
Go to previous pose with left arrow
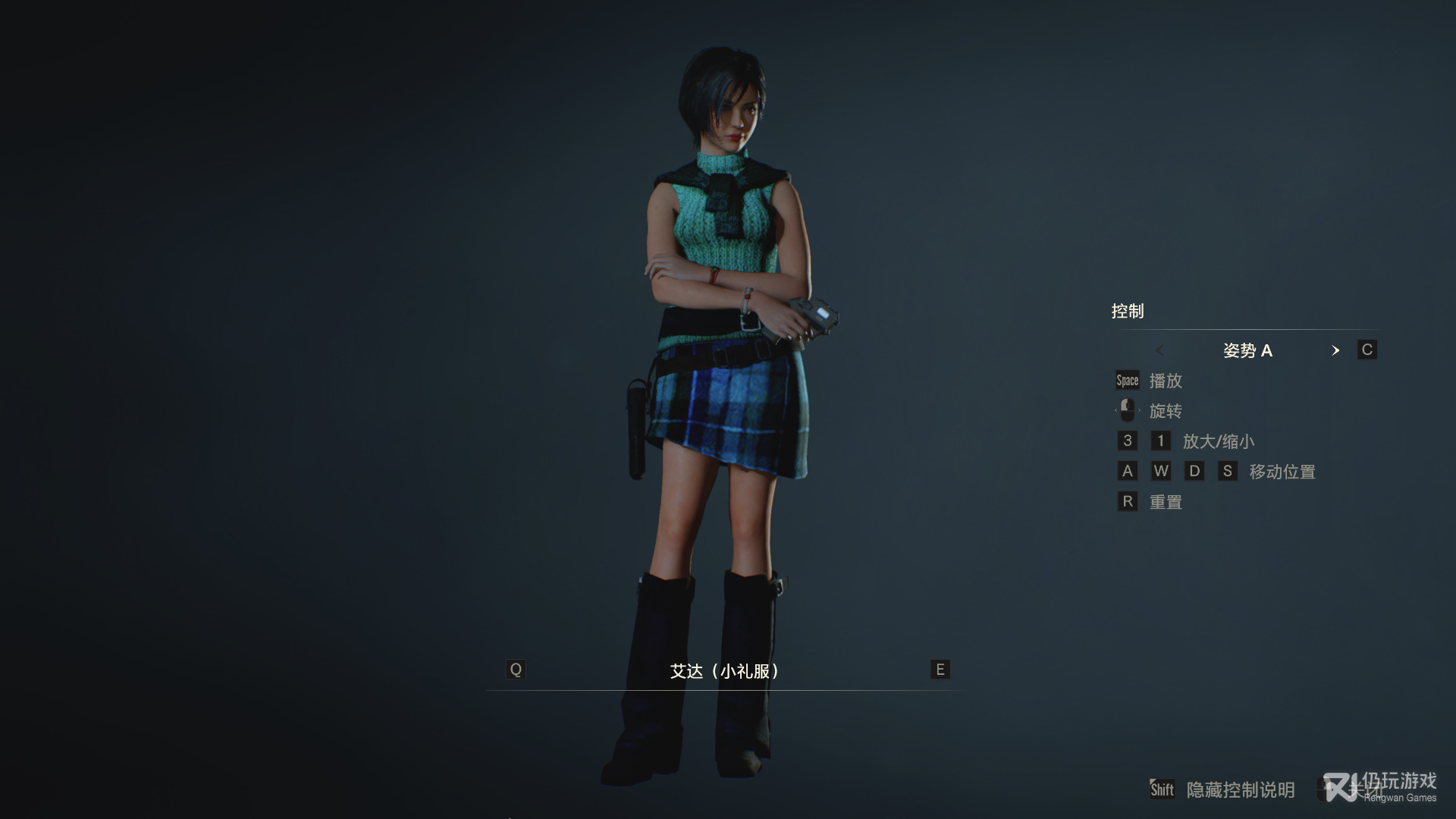1159,350
